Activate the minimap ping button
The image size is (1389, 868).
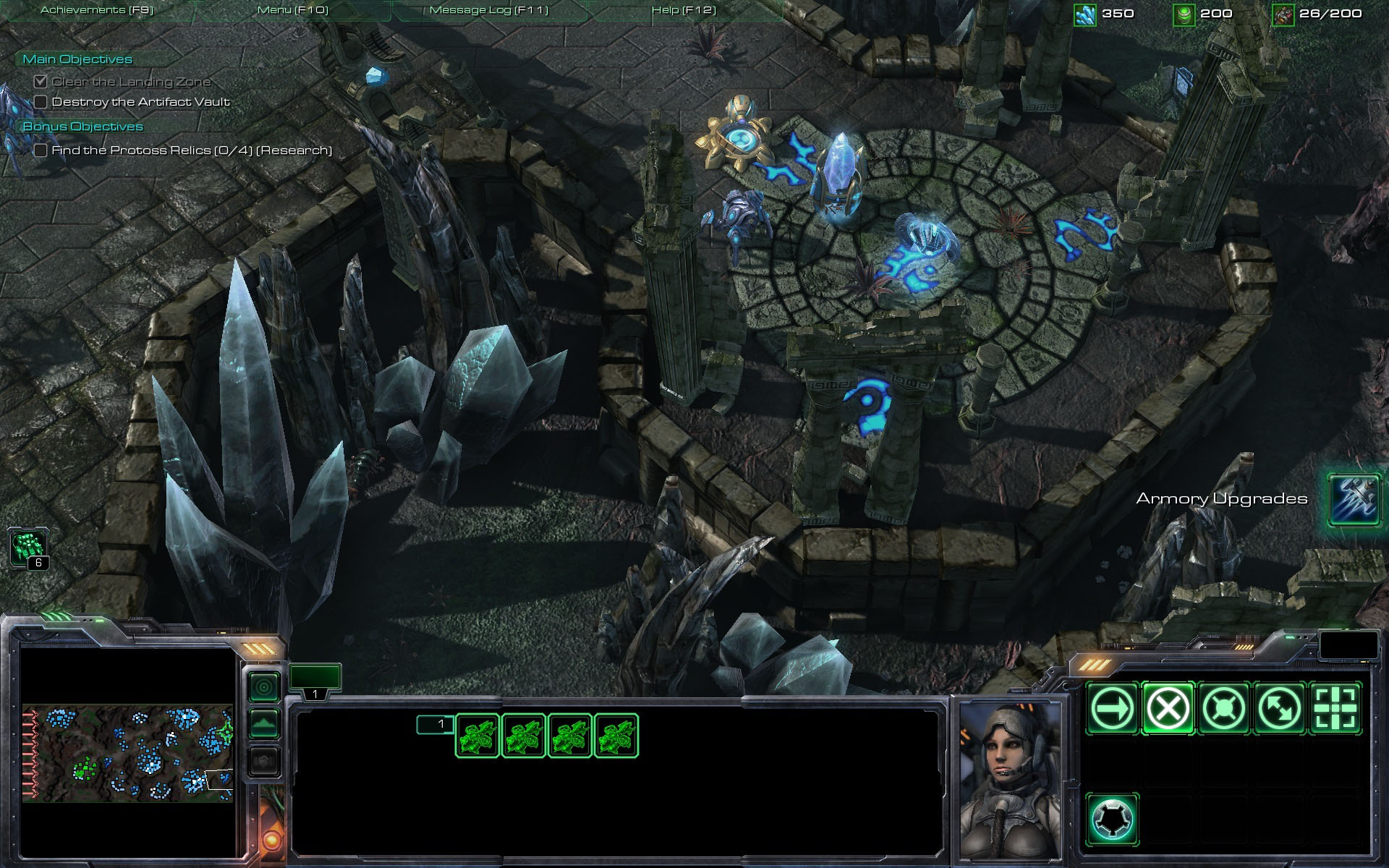coord(264,687)
